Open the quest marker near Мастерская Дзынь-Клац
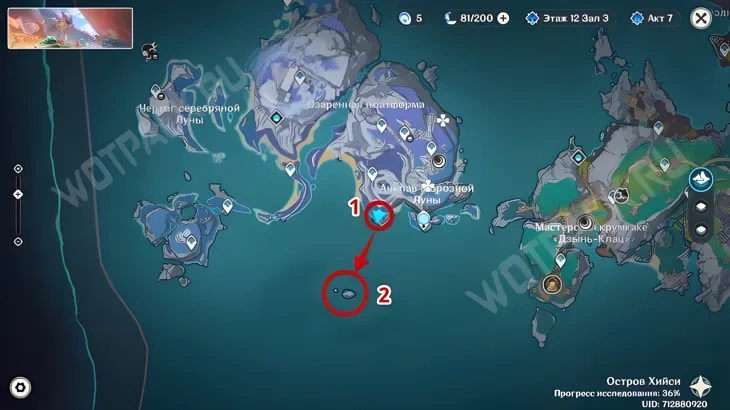 click(585, 222)
